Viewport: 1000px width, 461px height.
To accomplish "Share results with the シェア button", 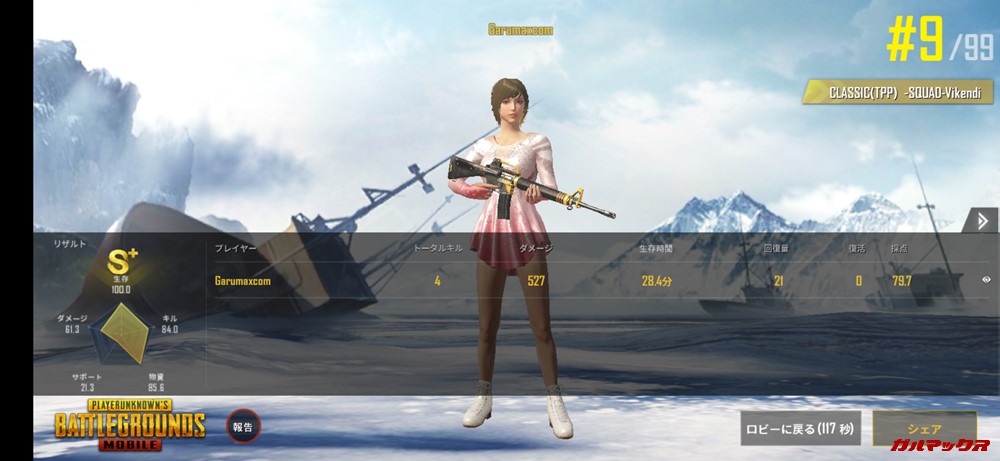I will pos(923,427).
